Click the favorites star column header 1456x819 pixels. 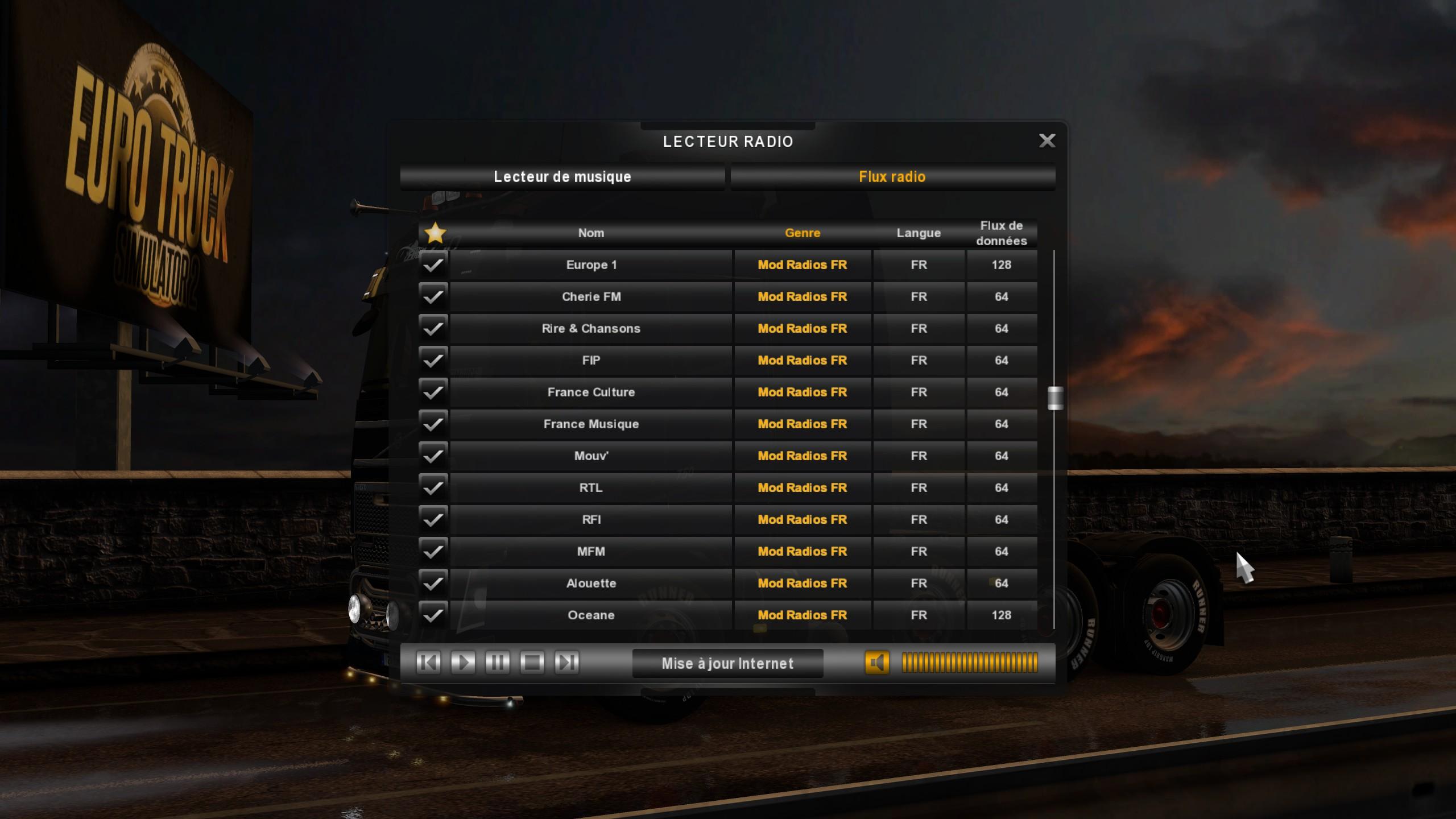435,233
